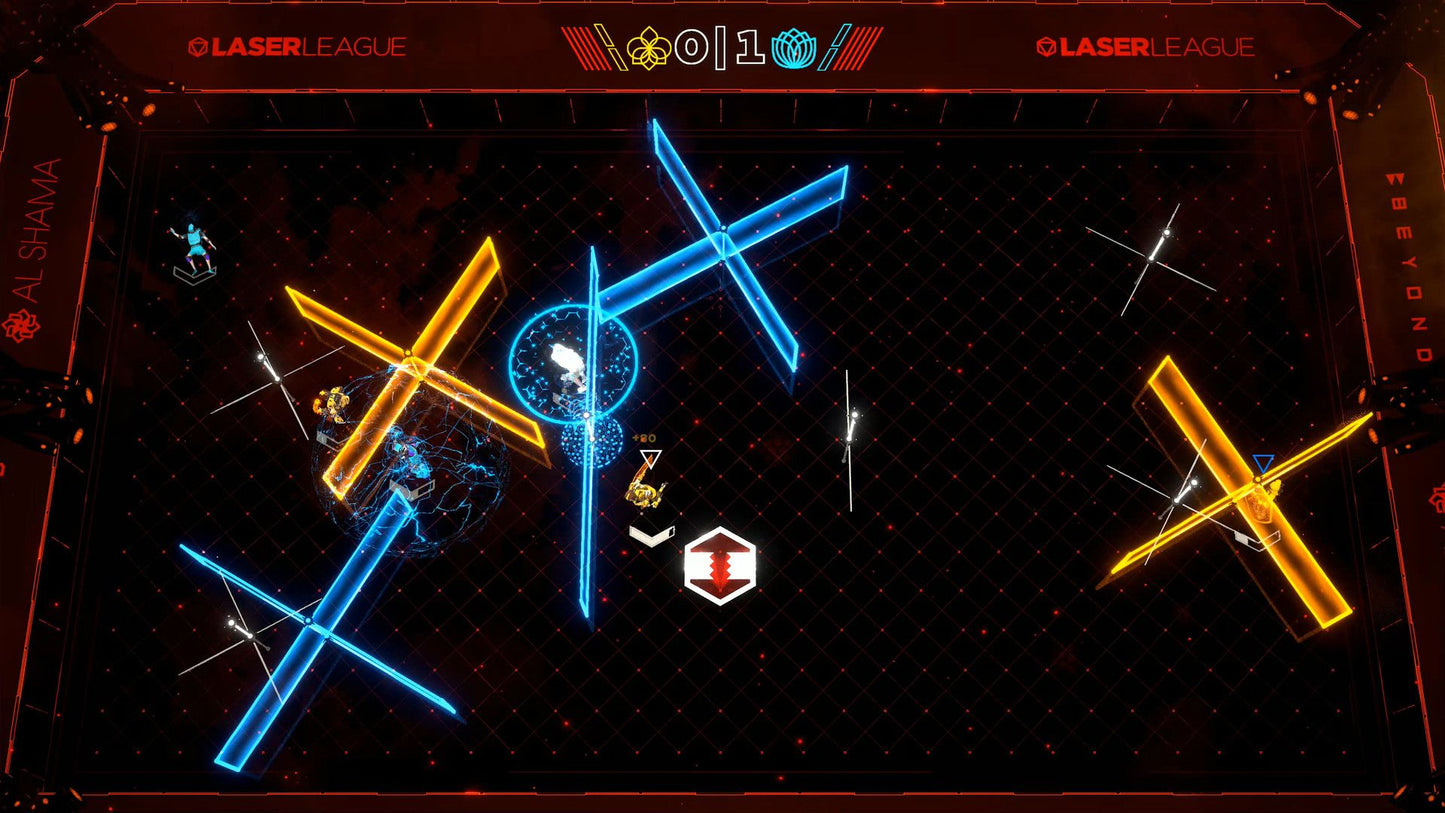1445x813 pixels.
Task: Click the cyan diagonal slash beside the lotus emblem
Action: click(x=836, y=44)
